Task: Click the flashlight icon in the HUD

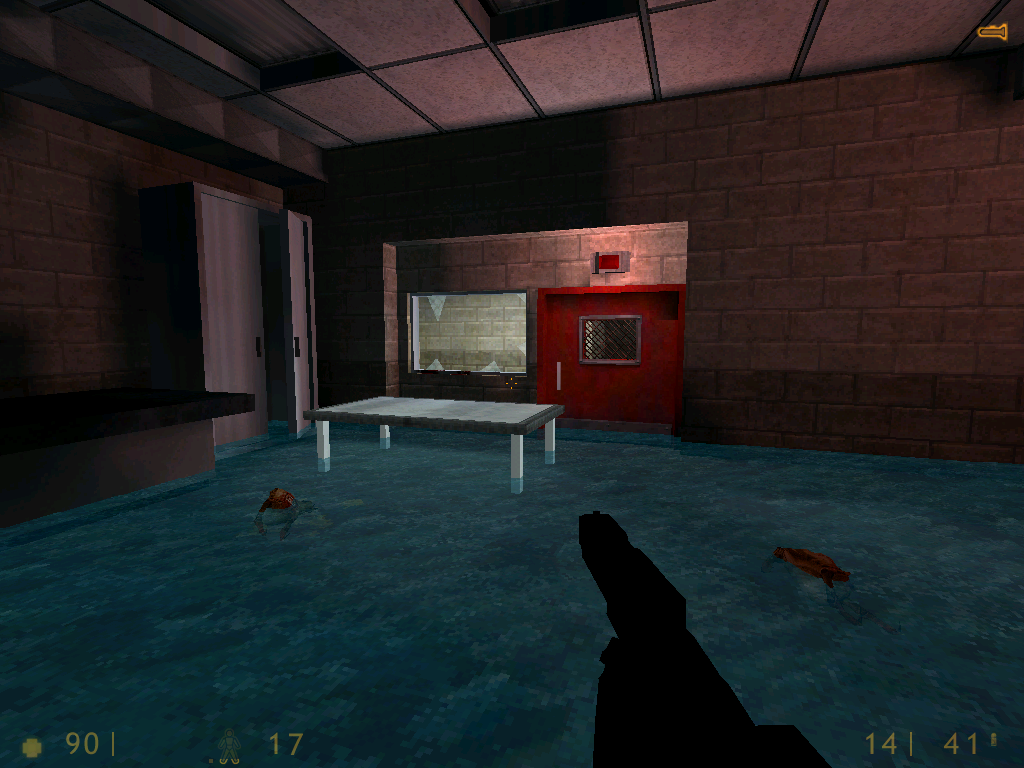Action: click(992, 32)
